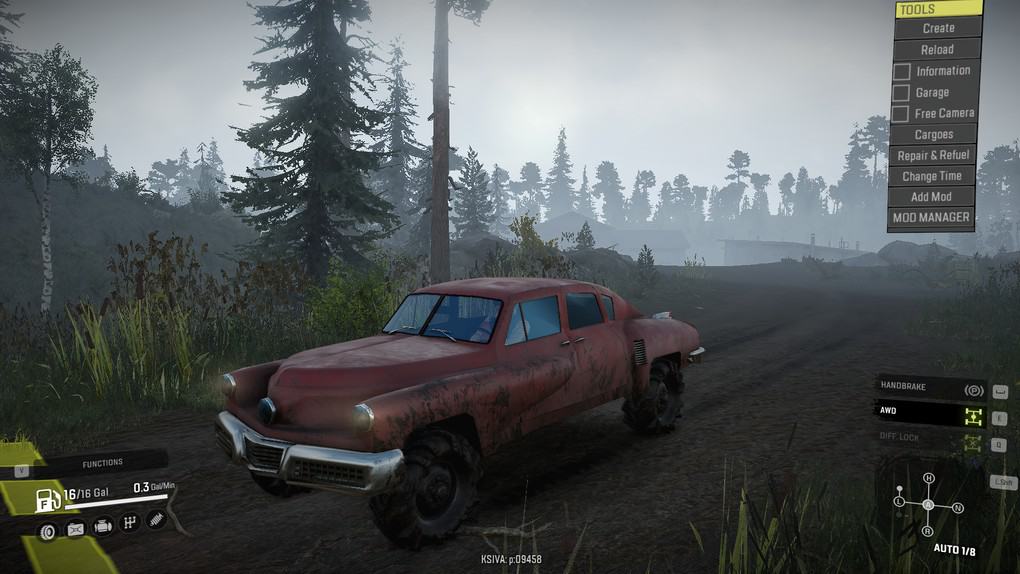Image resolution: width=1020 pixels, height=574 pixels.
Task: Click the Create button in Tools menu
Action: [938, 28]
